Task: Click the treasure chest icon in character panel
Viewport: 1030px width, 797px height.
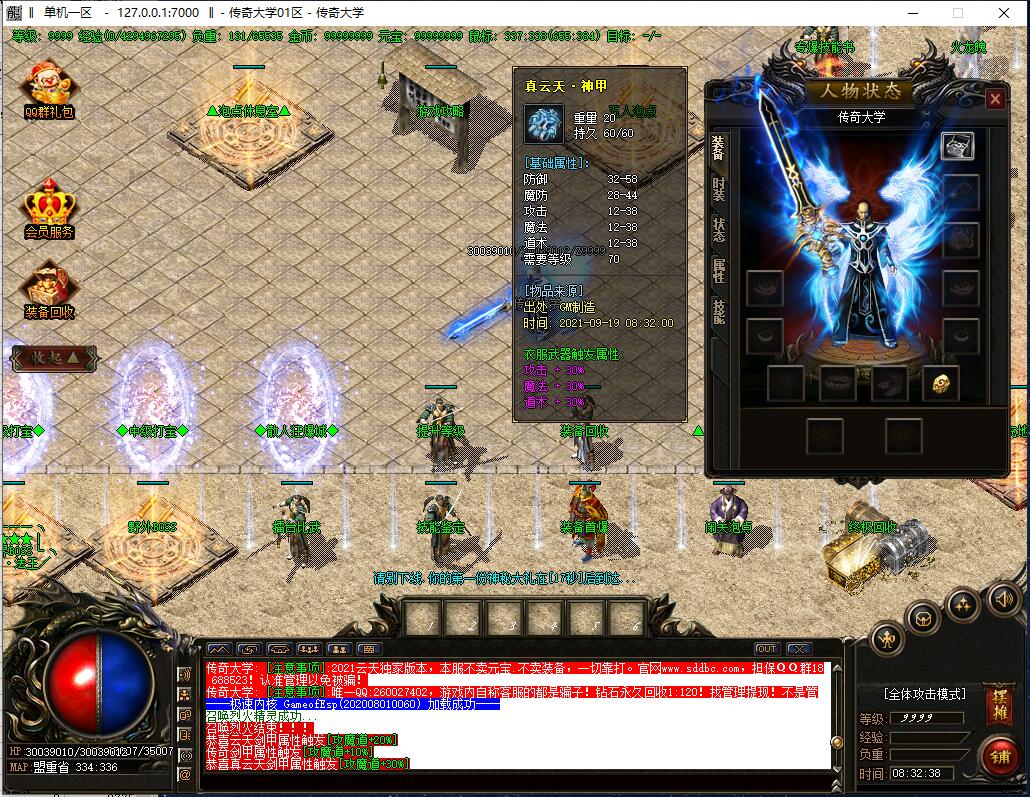Action: pos(957,146)
